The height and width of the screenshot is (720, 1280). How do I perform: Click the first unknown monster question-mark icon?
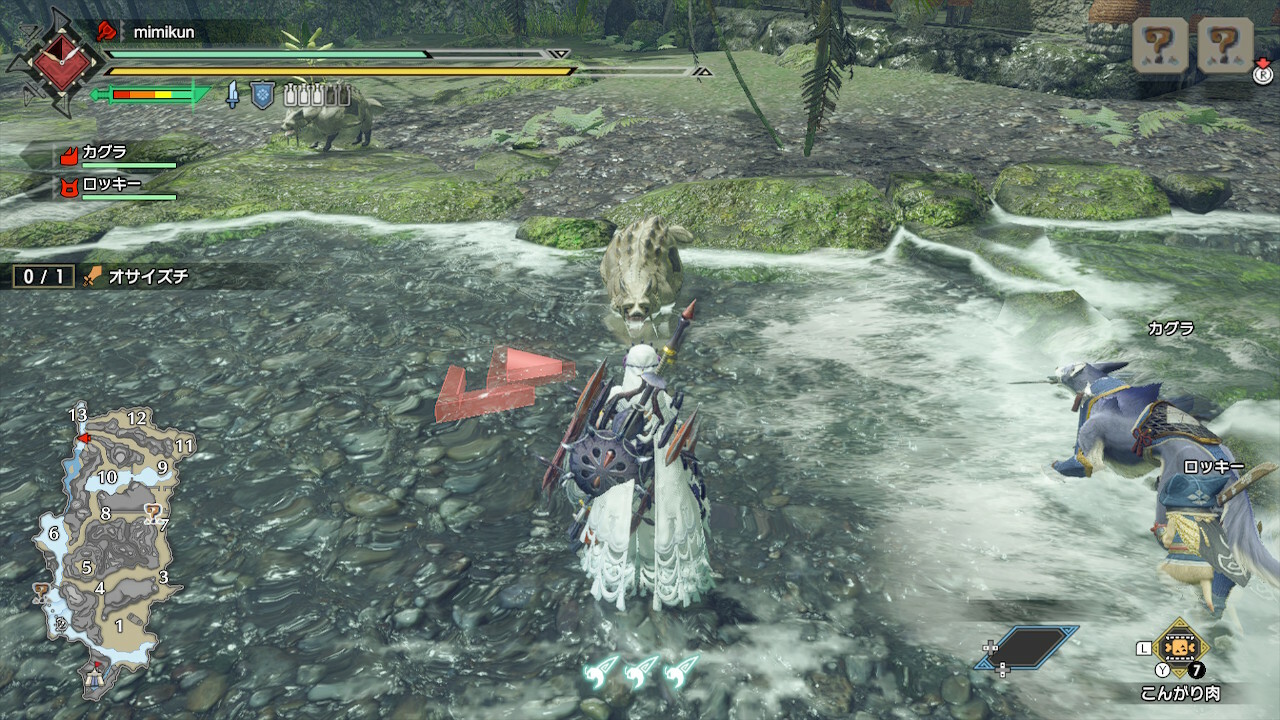pyautogui.click(x=1160, y=45)
